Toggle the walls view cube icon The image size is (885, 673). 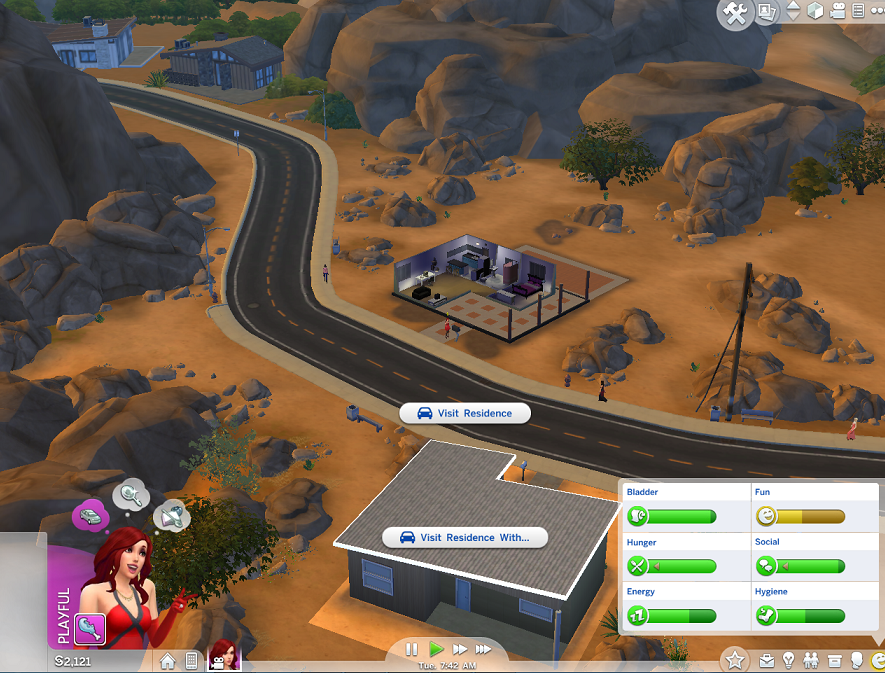point(815,12)
